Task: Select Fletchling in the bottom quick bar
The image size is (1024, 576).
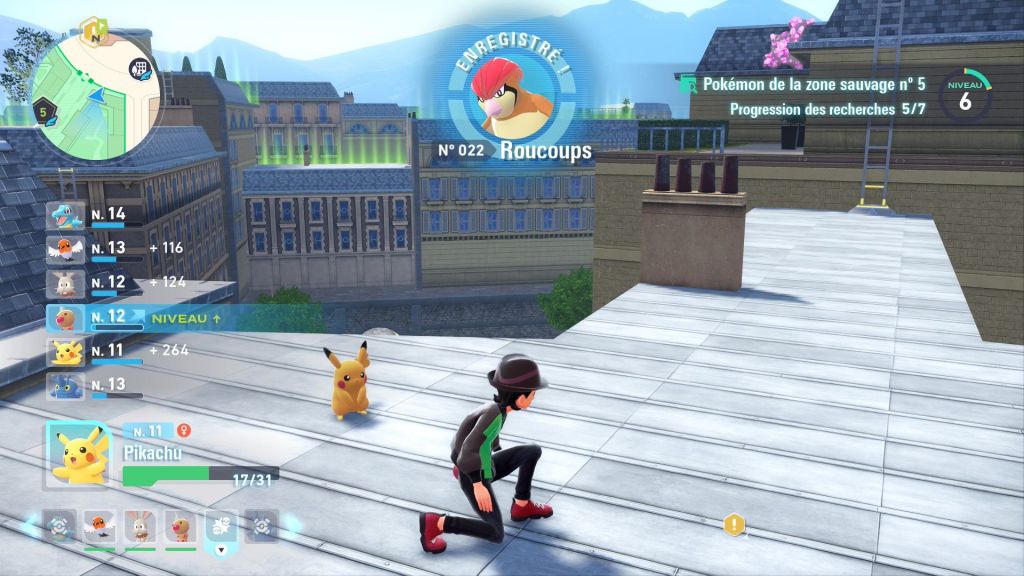Action: (x=99, y=525)
